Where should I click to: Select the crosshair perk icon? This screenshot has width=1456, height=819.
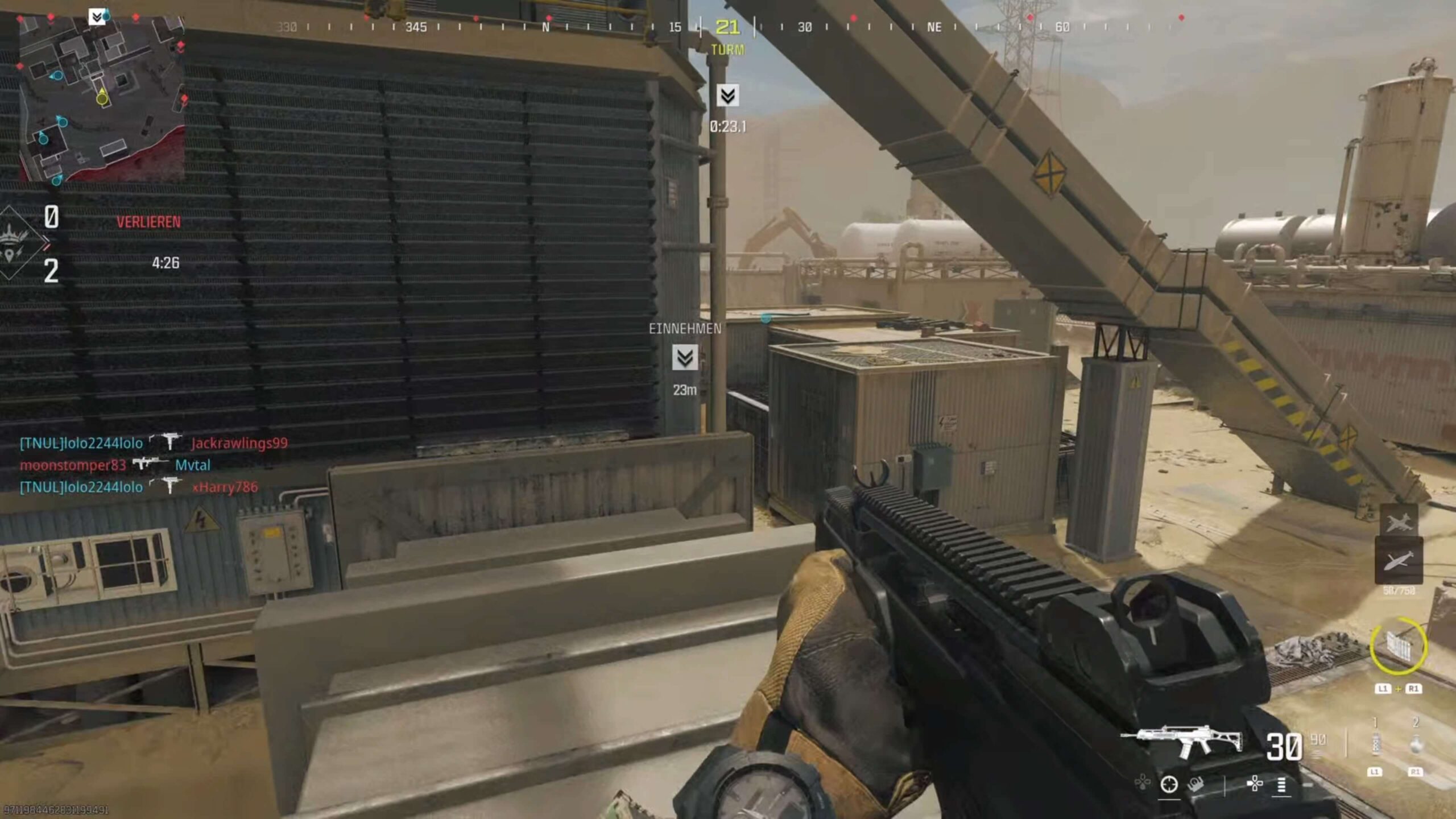[x=1169, y=784]
